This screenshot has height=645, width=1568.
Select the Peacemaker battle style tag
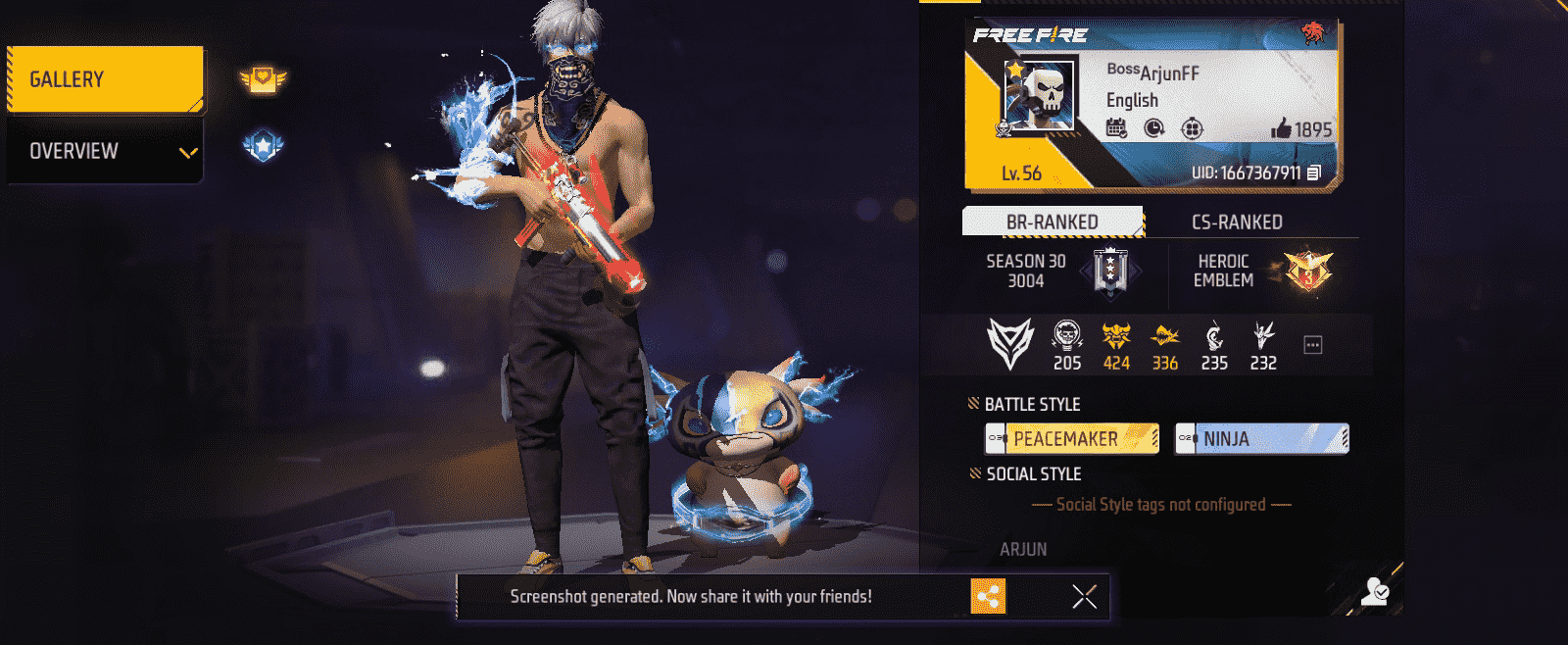[1072, 438]
